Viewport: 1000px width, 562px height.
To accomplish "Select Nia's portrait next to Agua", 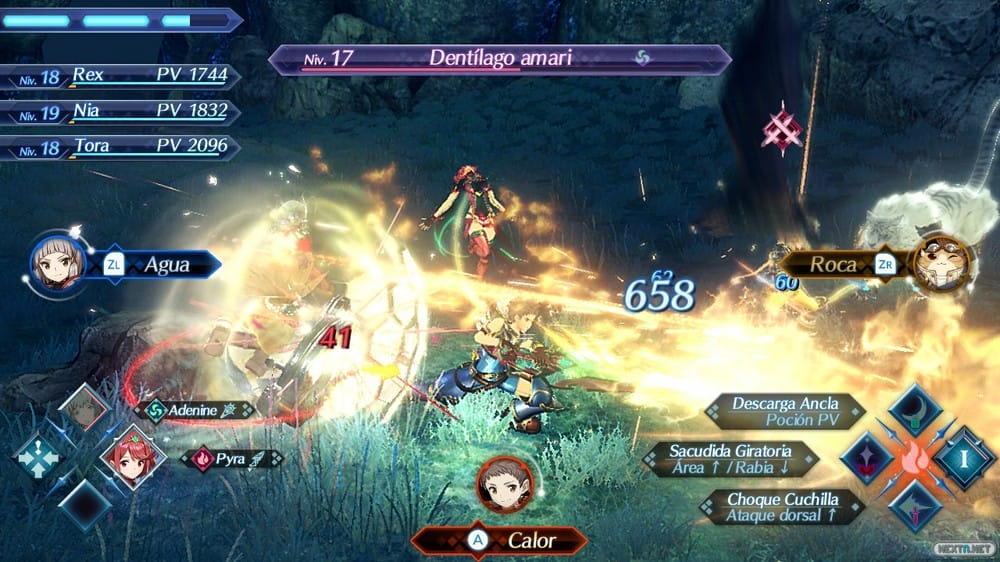I will point(56,265).
